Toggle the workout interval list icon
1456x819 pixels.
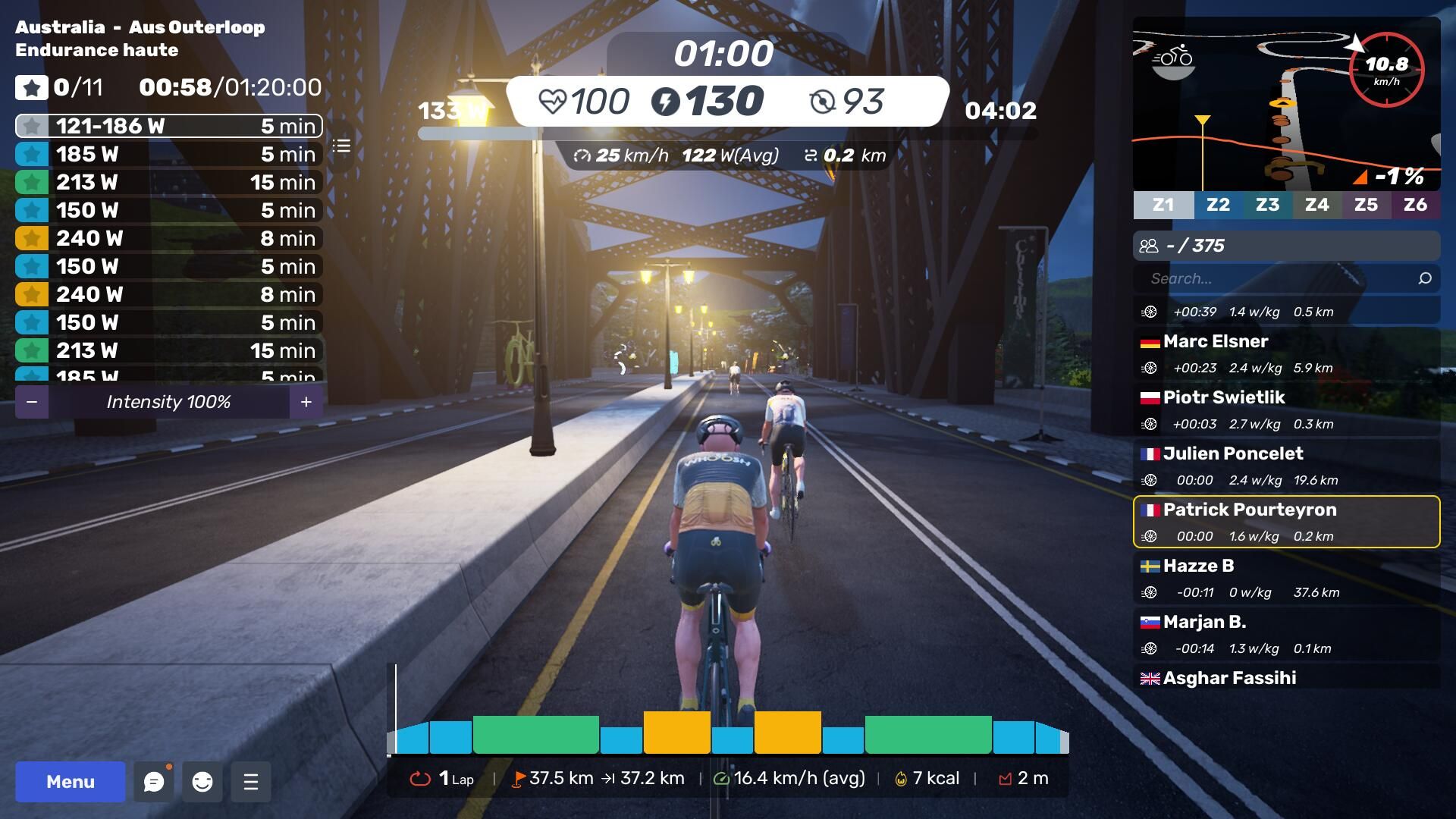click(x=342, y=146)
